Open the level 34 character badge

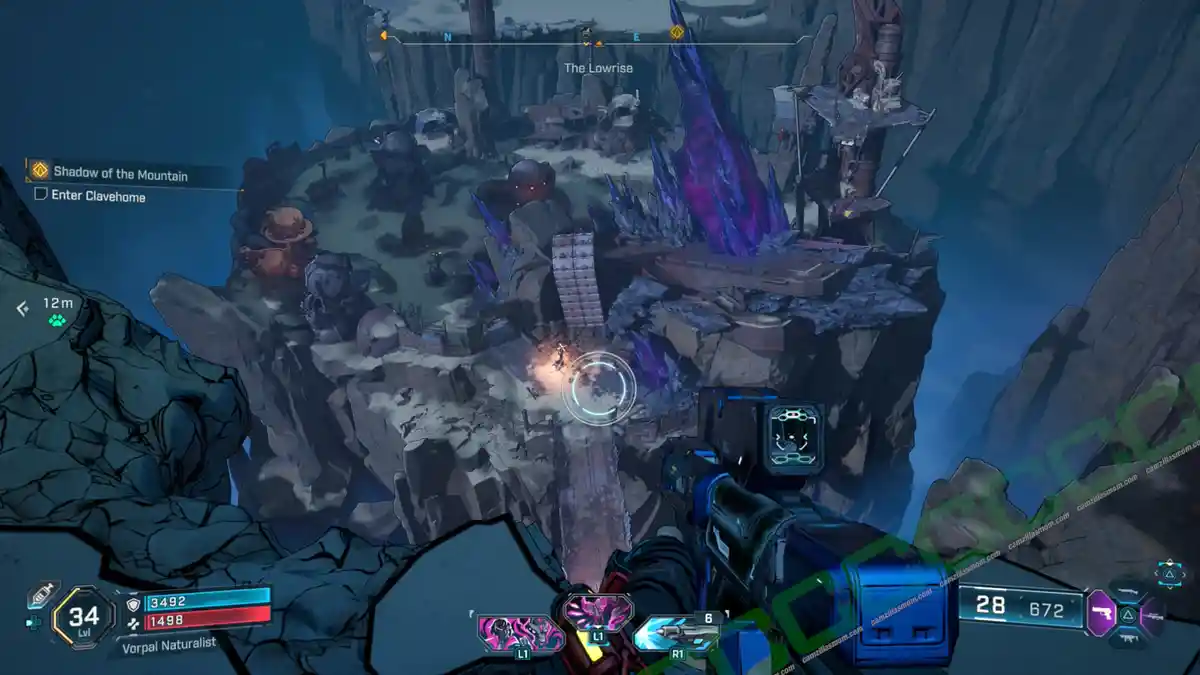tap(83, 616)
